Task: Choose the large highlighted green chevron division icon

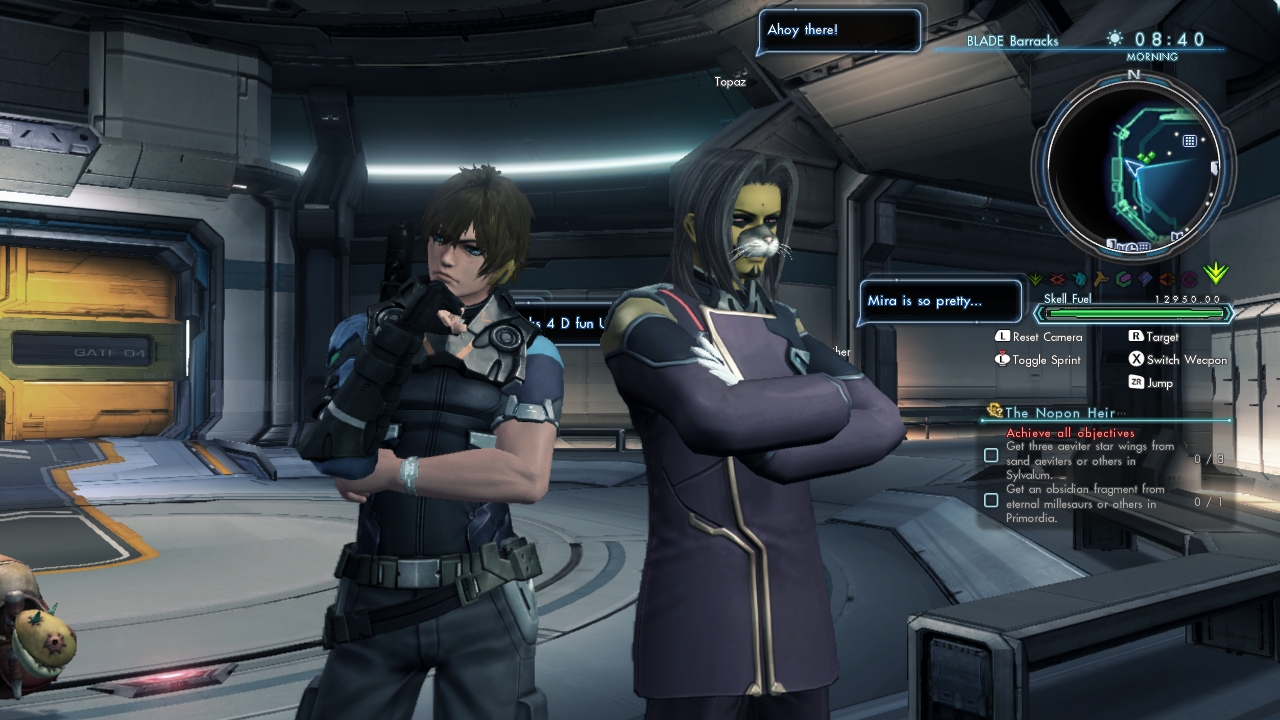Action: 1216,274
